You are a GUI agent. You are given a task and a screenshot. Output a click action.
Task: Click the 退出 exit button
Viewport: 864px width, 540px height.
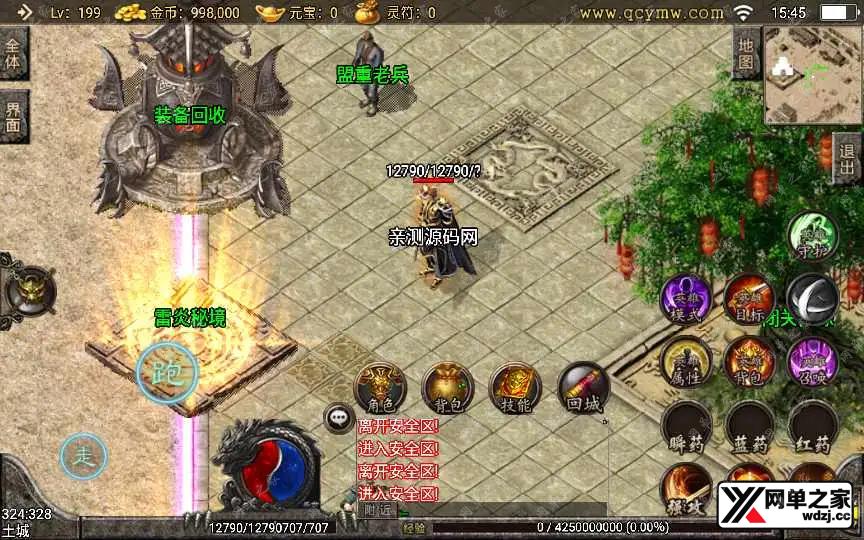point(847,158)
